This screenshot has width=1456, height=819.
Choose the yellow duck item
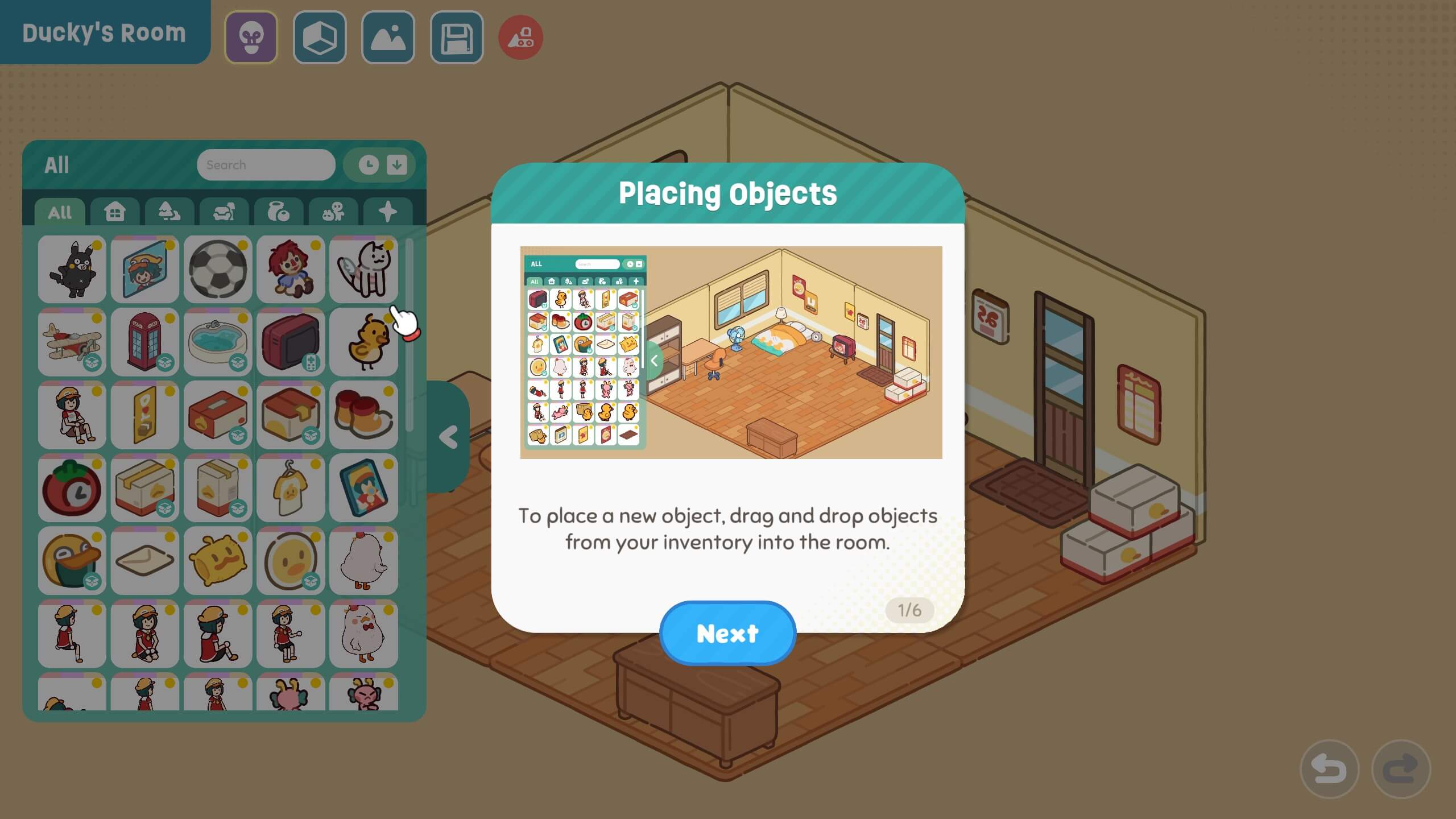click(x=363, y=342)
